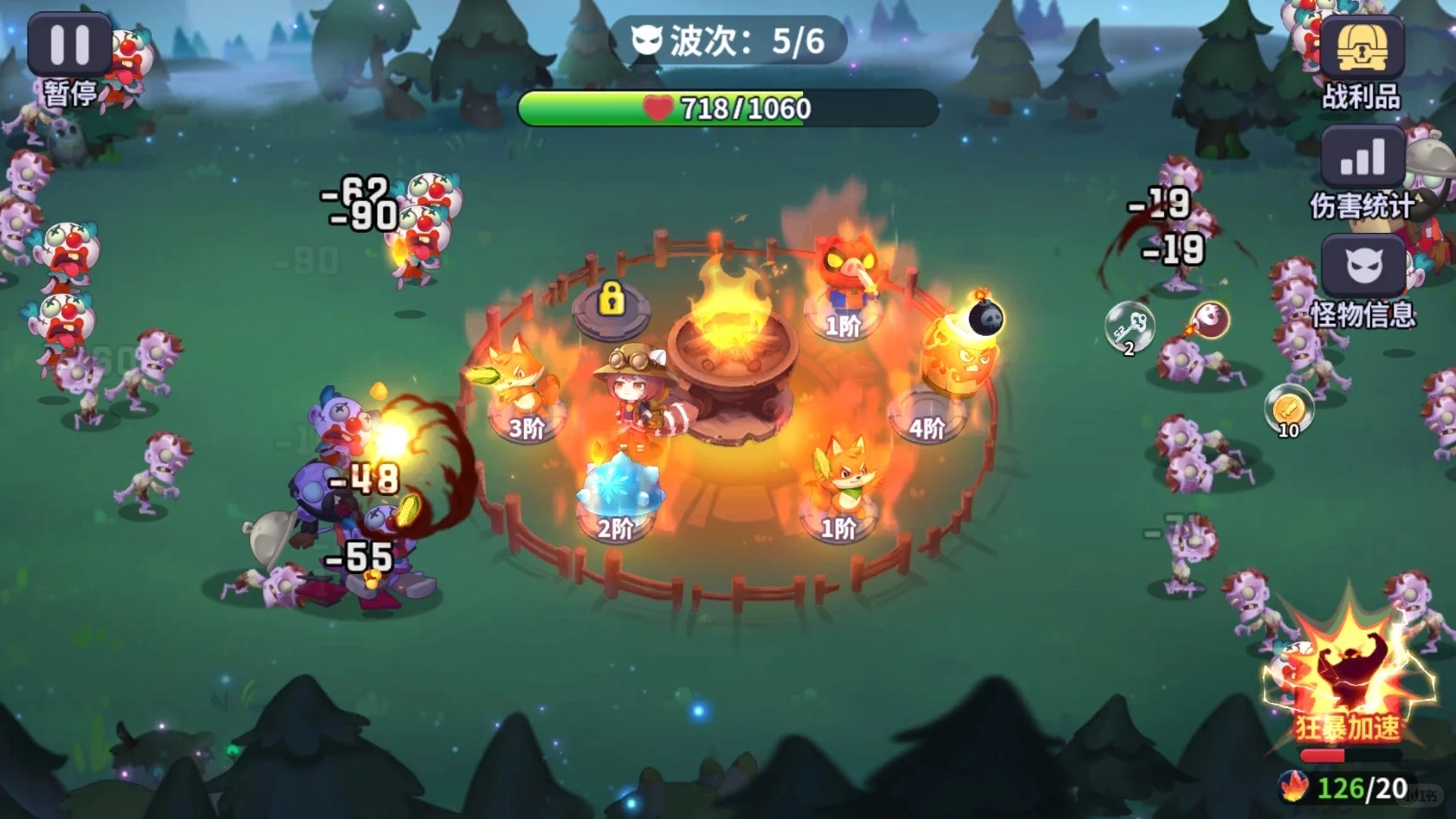Open the 怪物信息 monster info
1456x819 pixels.
tap(1362, 268)
